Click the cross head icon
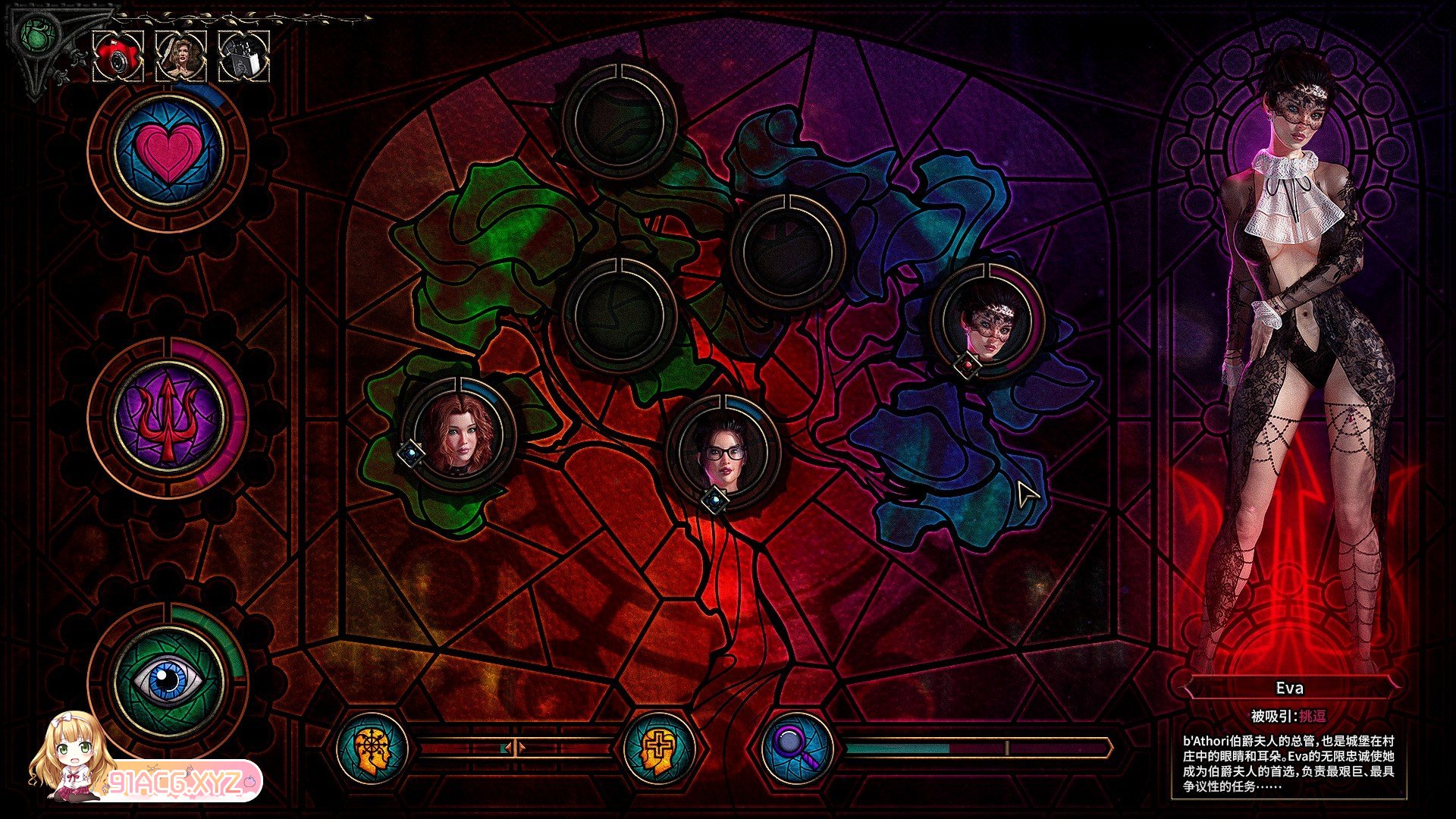Viewport: 1456px width, 819px height. (658, 748)
